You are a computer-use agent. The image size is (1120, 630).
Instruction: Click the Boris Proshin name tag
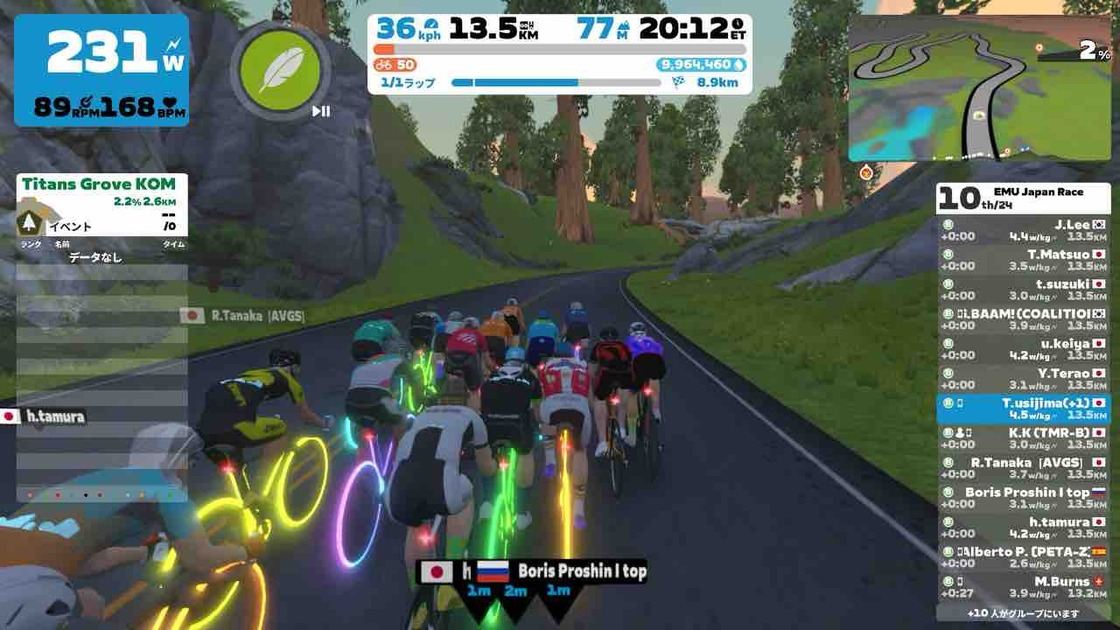coord(581,572)
